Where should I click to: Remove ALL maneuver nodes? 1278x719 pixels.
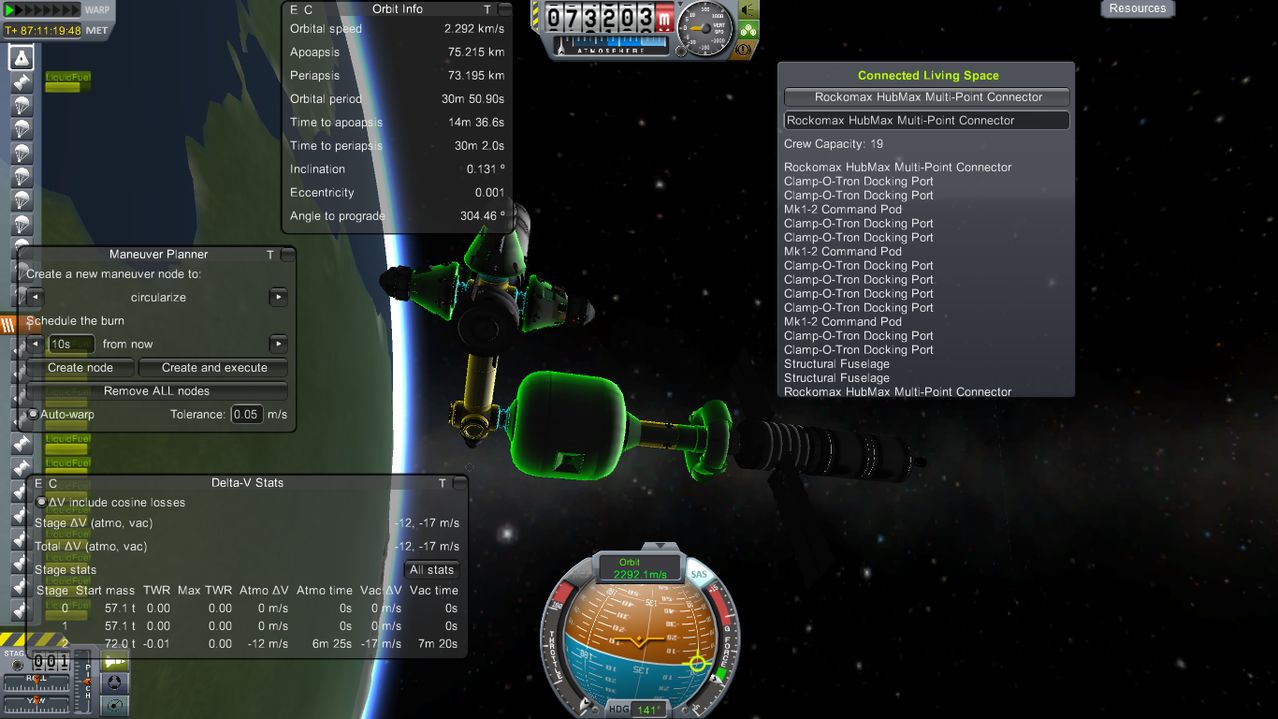click(x=157, y=391)
